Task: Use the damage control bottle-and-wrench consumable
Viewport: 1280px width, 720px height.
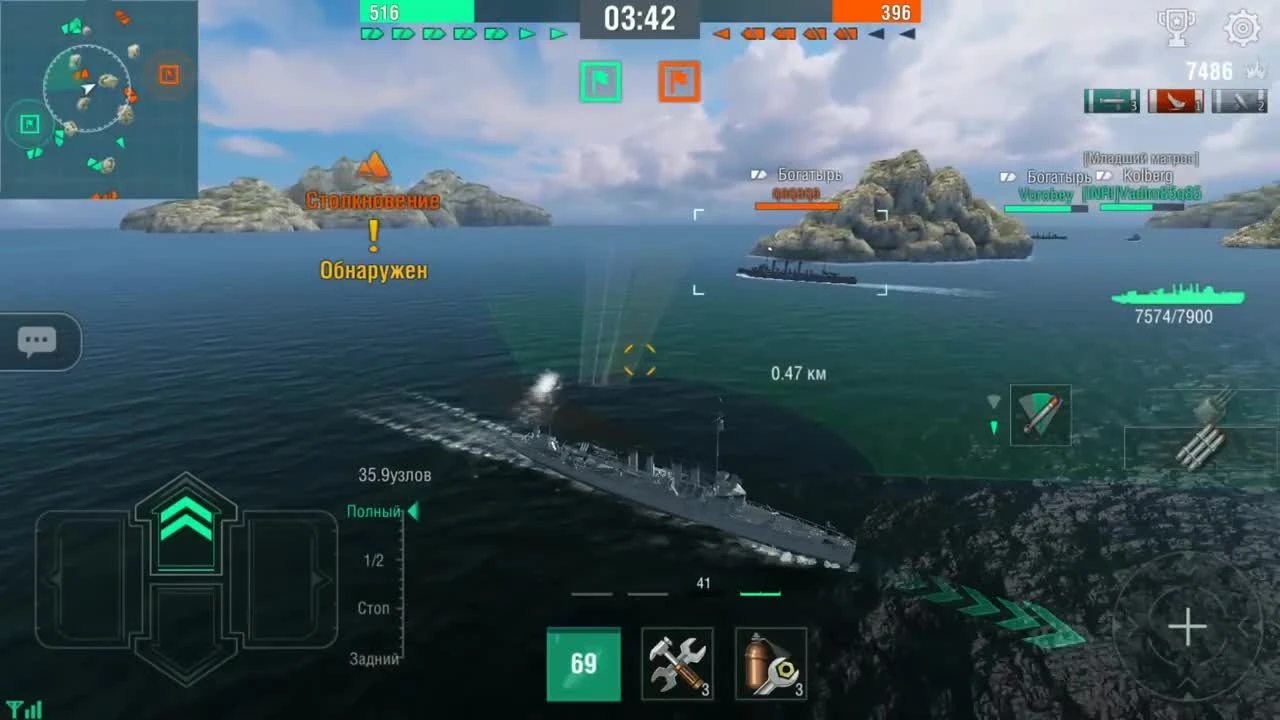Action: click(x=770, y=663)
